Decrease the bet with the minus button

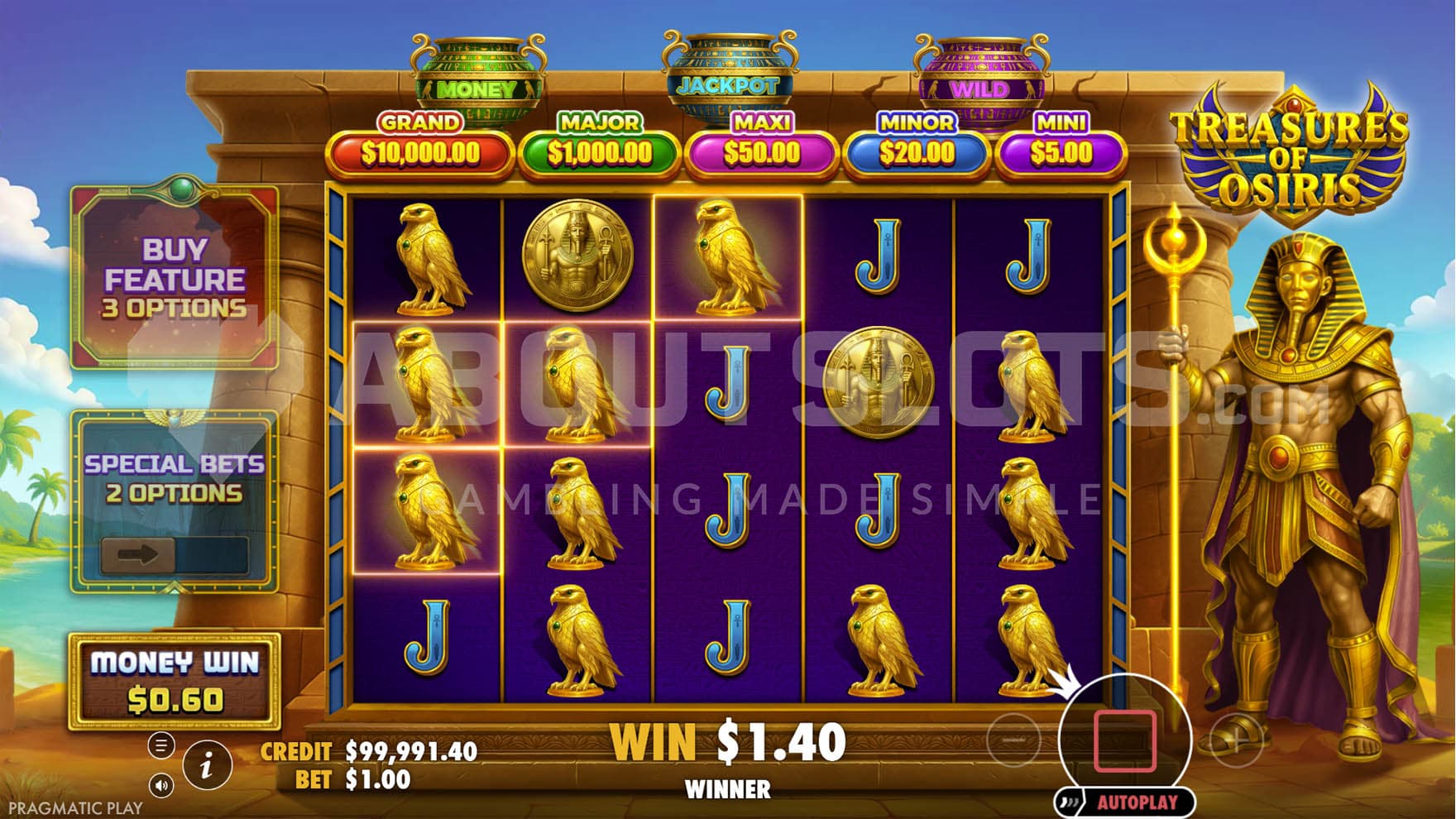(1013, 740)
